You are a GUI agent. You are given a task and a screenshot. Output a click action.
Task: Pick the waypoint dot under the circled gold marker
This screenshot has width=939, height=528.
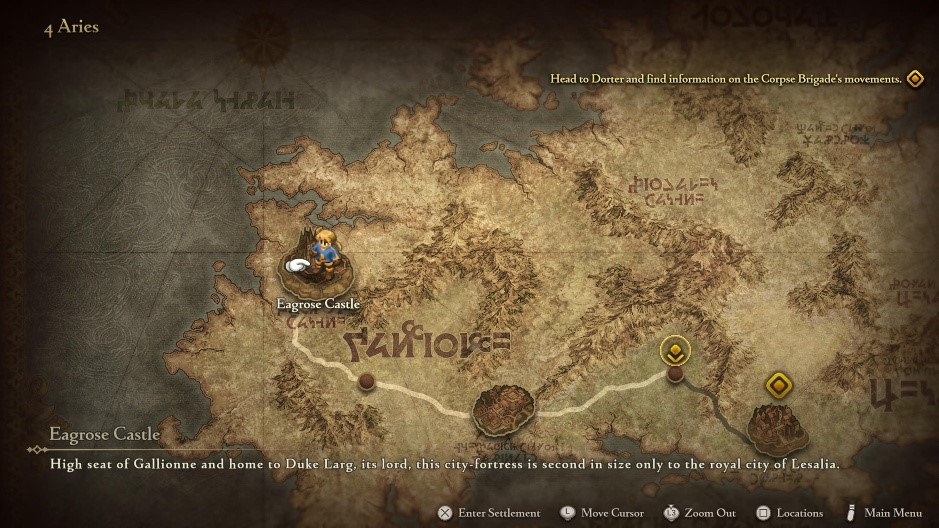click(x=676, y=374)
